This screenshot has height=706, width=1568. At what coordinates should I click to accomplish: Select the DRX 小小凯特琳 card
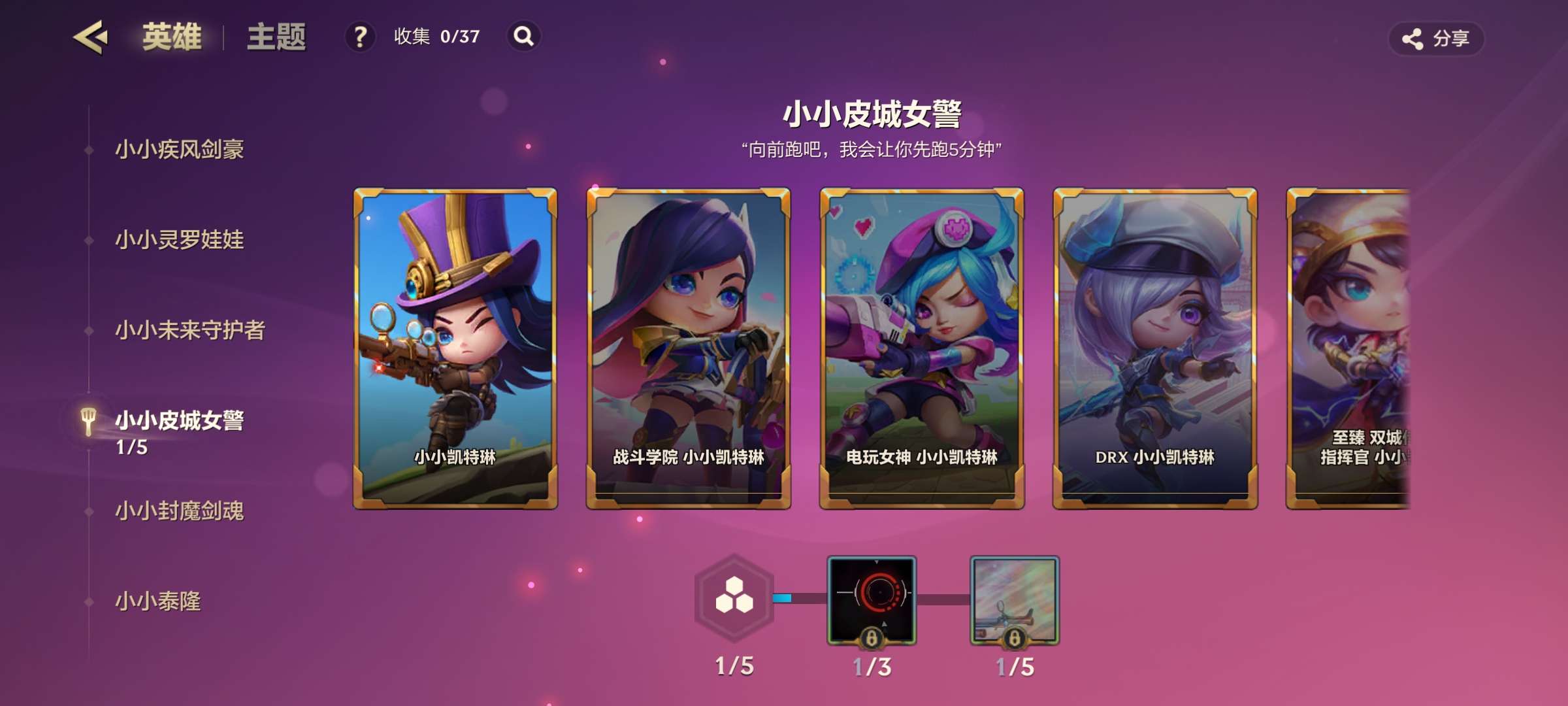[1155, 348]
